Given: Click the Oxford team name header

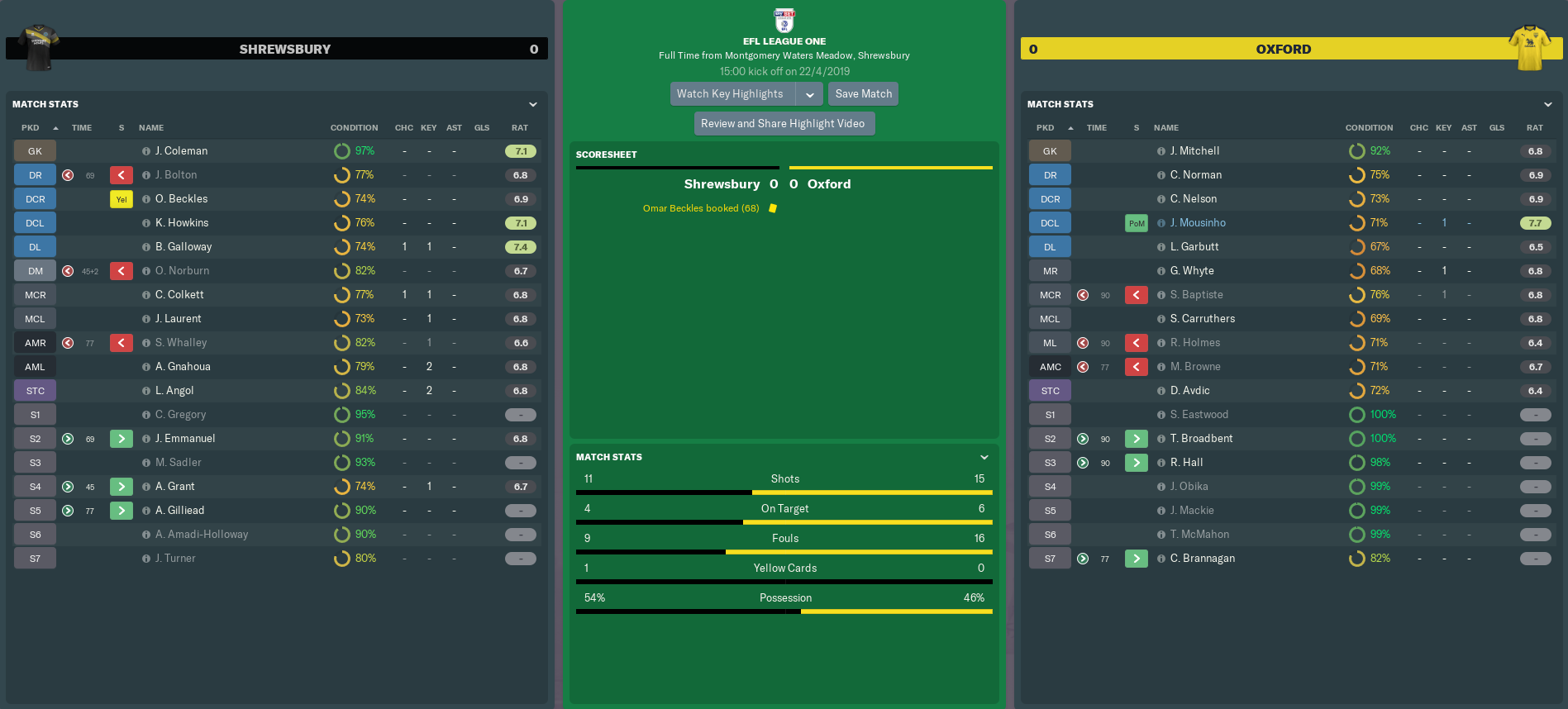Looking at the screenshot, I should point(1283,50).
